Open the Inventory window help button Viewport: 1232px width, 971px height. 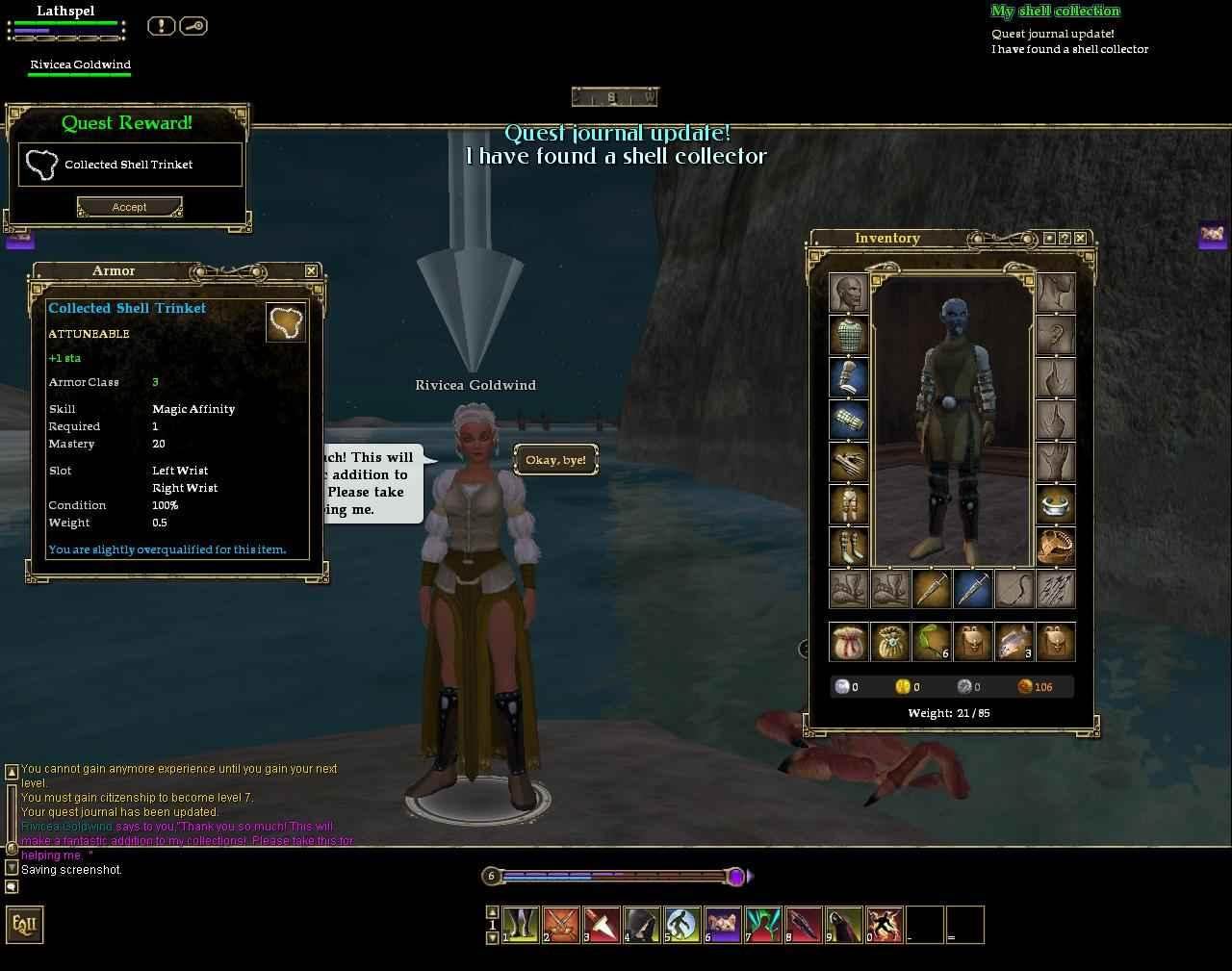(x=1065, y=238)
